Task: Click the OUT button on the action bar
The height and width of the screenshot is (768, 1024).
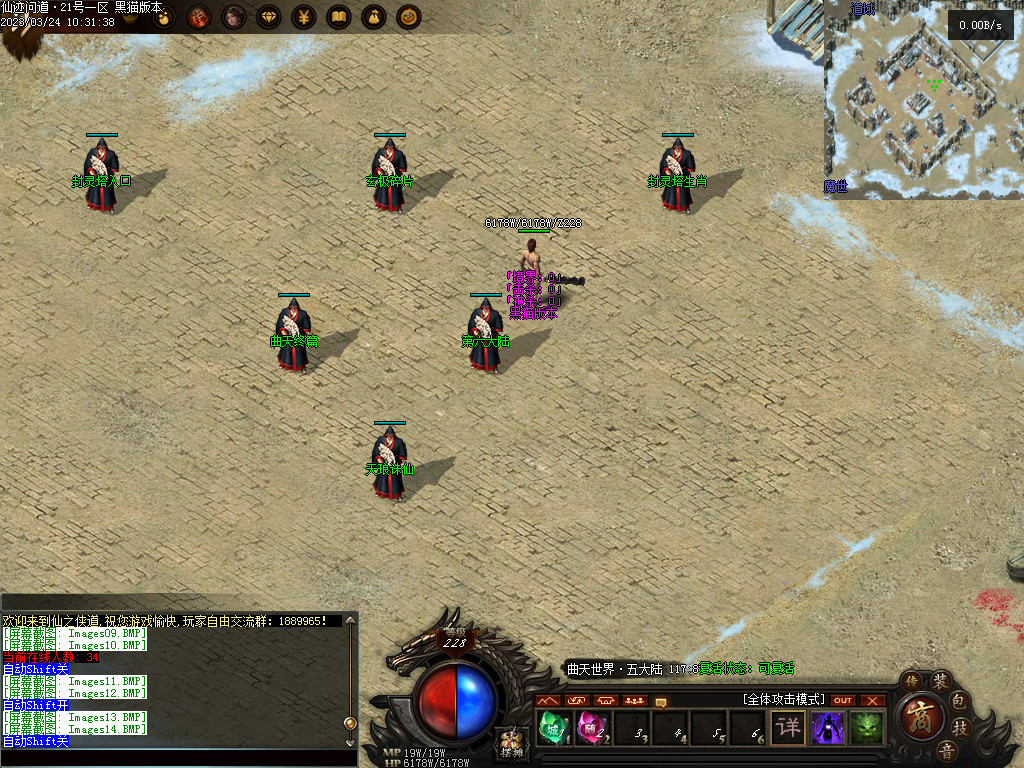Action: point(843,700)
